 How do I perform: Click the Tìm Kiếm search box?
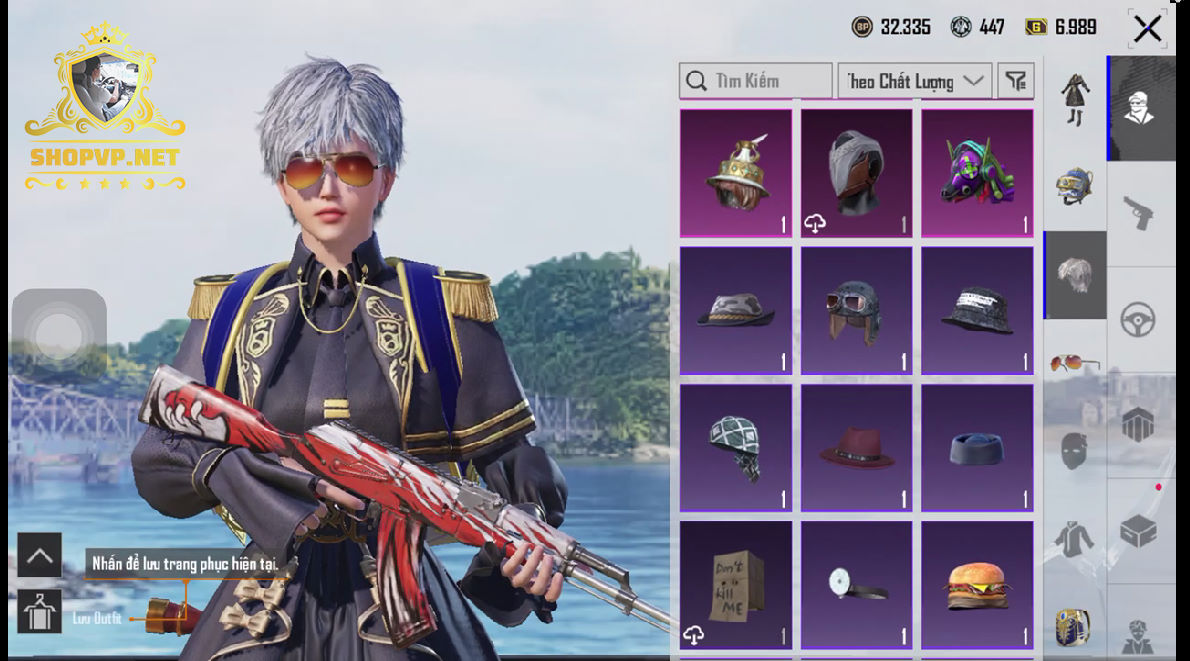click(x=755, y=81)
